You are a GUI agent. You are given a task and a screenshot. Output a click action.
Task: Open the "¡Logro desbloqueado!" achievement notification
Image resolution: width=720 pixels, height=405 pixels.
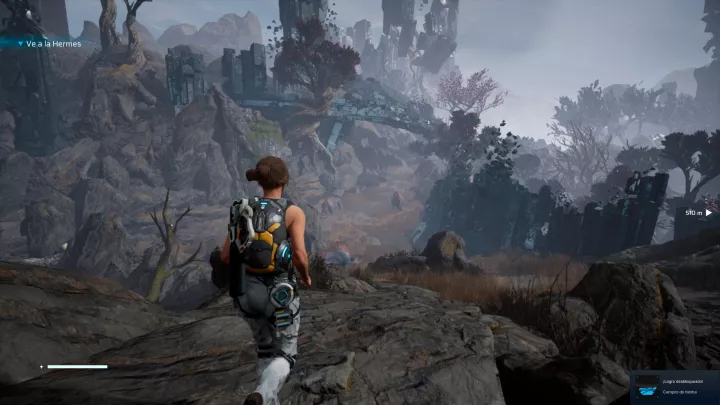tap(674, 387)
